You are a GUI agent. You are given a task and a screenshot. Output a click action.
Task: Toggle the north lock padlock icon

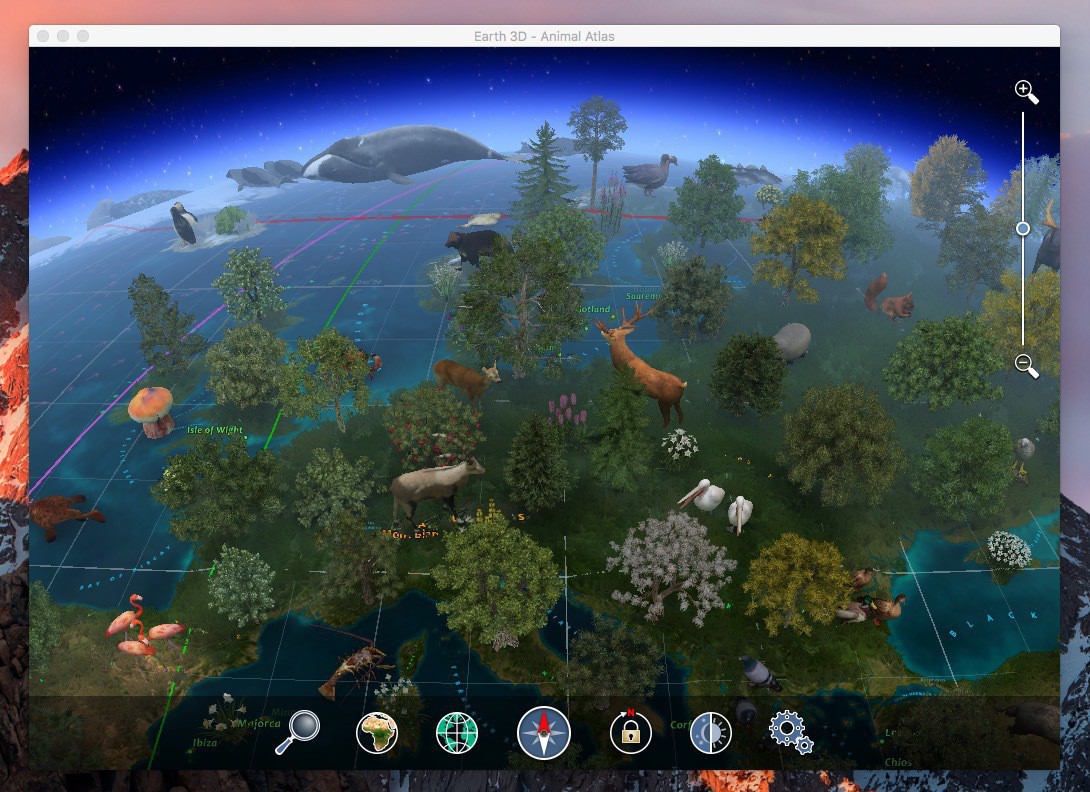pos(631,733)
